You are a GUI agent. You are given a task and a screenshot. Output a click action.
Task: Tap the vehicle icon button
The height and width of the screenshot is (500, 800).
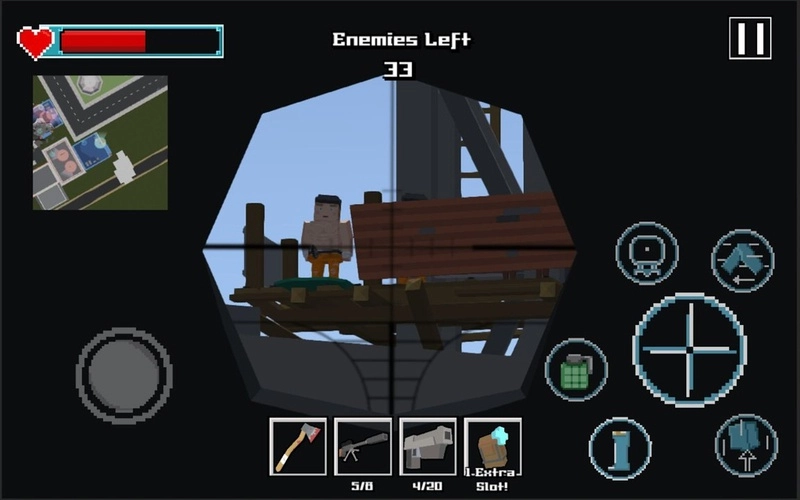pos(646,254)
